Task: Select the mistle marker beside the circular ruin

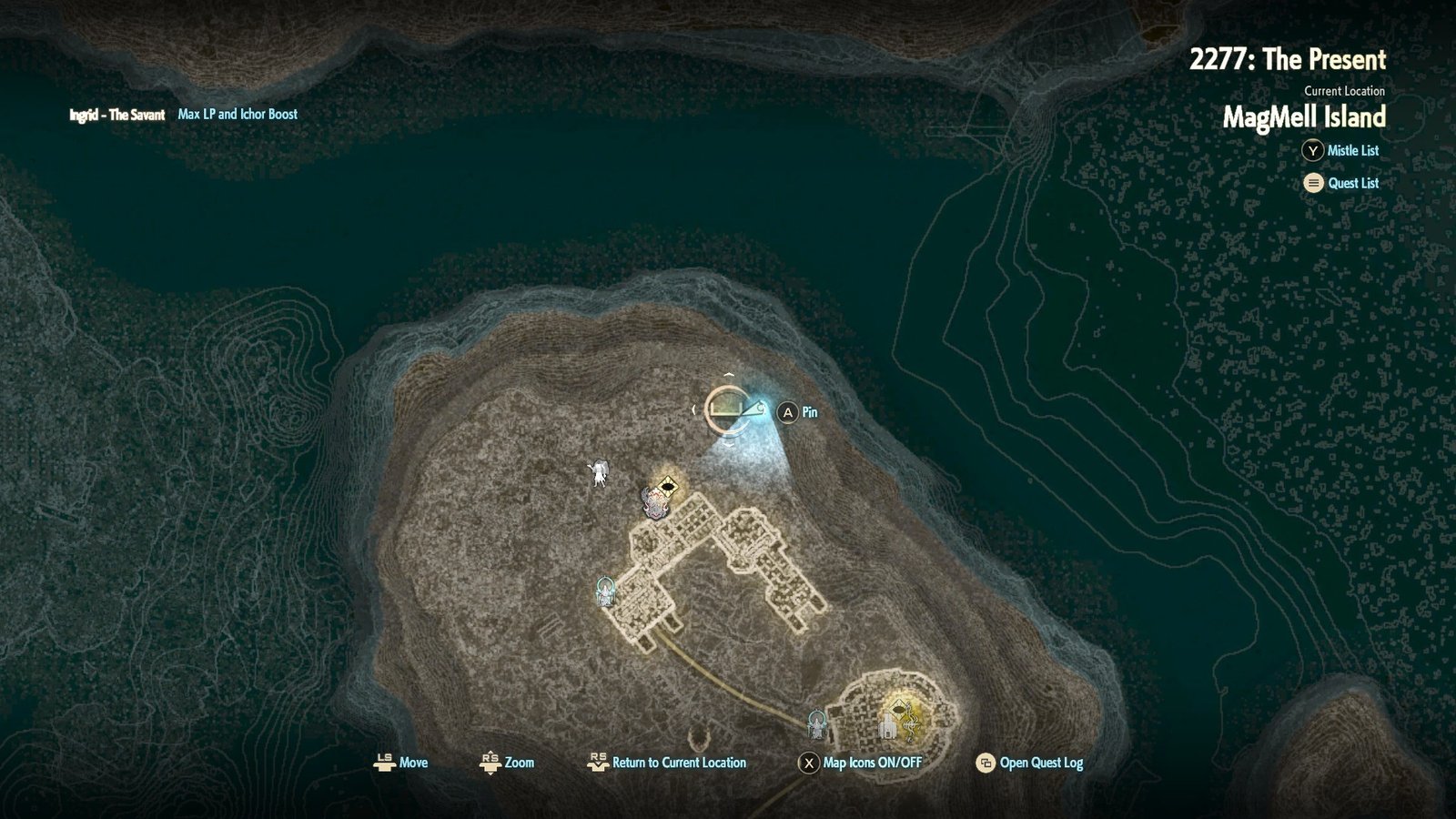Action: coord(817,723)
